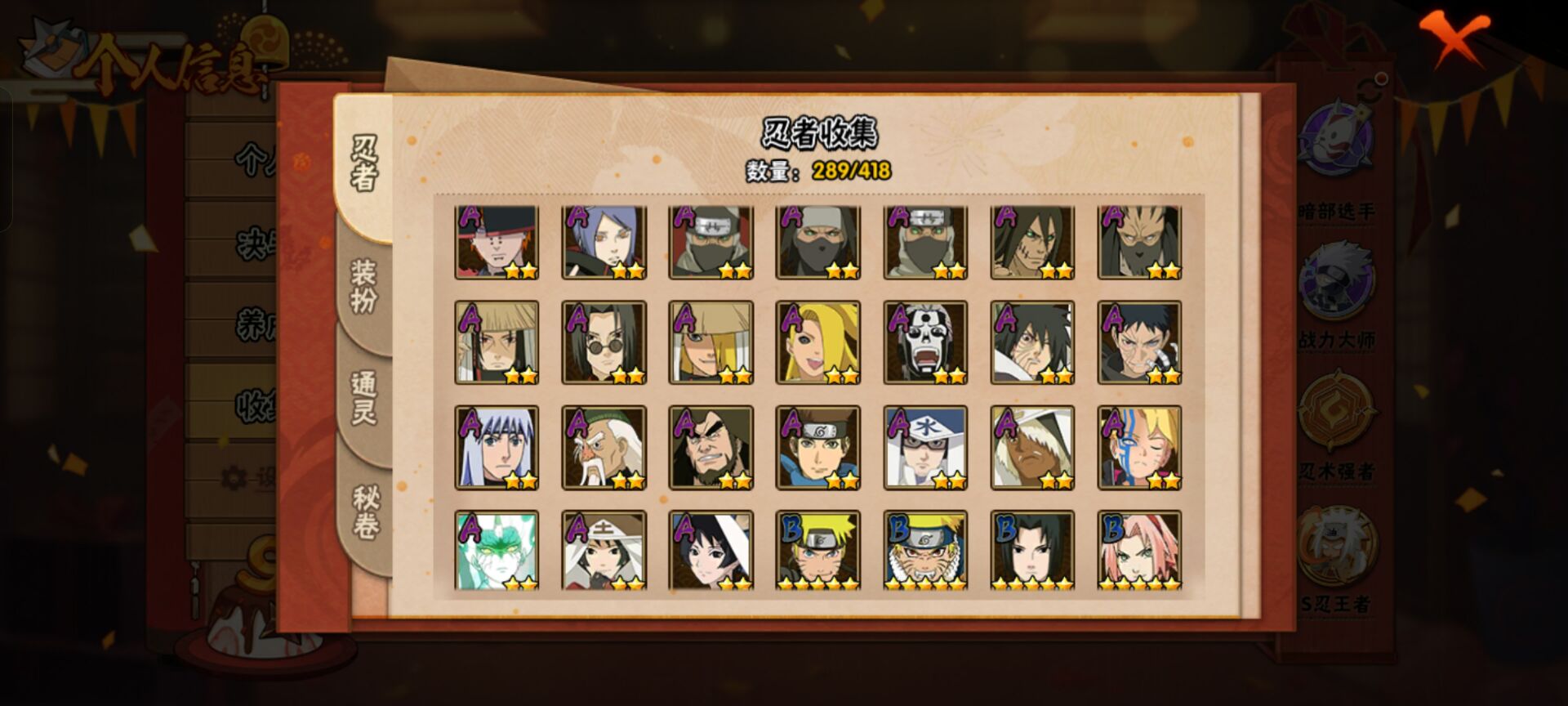Select the pink-haired Sakura B-rank portrait
The image size is (1568, 706).
point(1139,551)
